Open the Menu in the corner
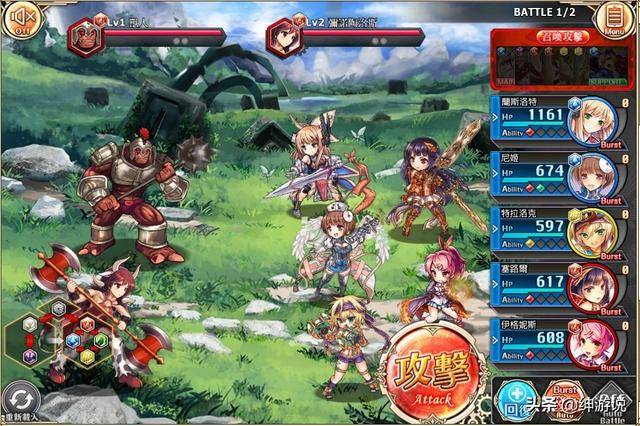This screenshot has width=640, height=426. click(609, 18)
